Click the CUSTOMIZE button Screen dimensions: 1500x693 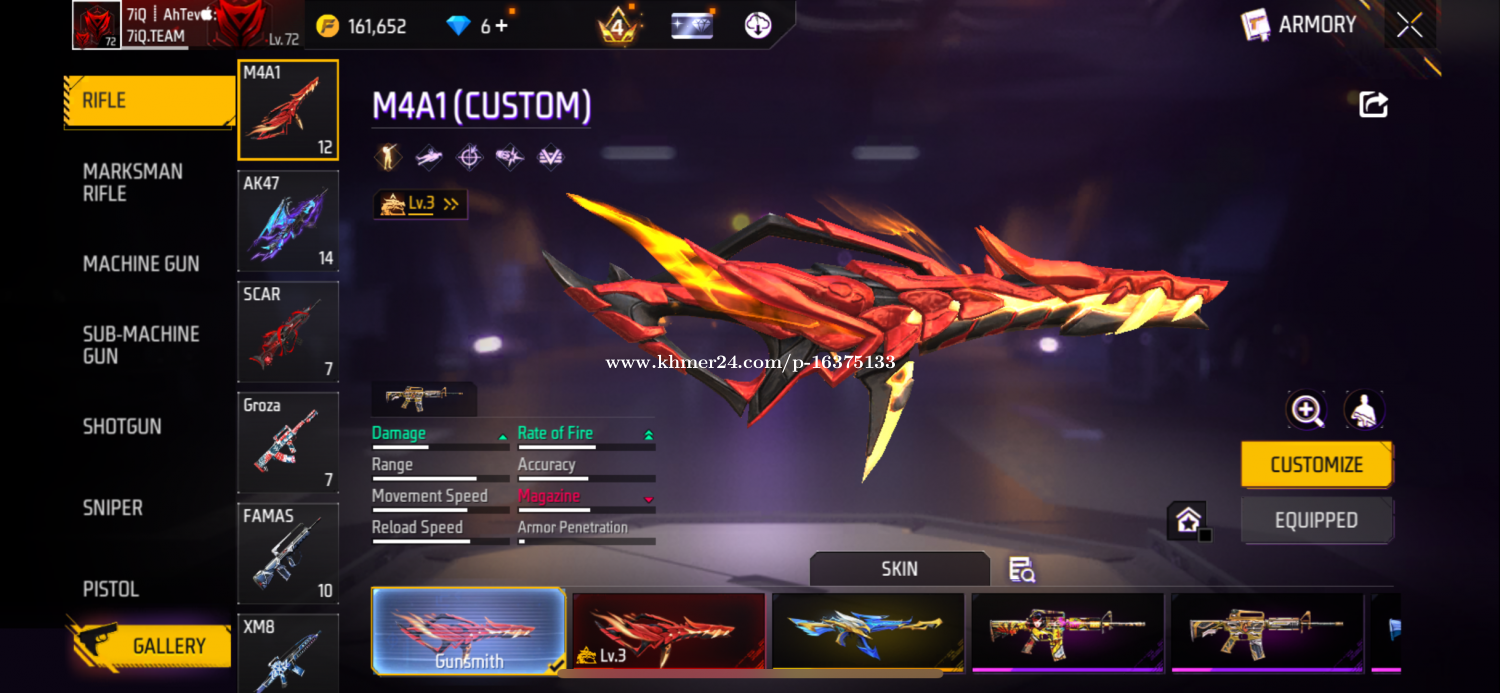tap(1316, 465)
